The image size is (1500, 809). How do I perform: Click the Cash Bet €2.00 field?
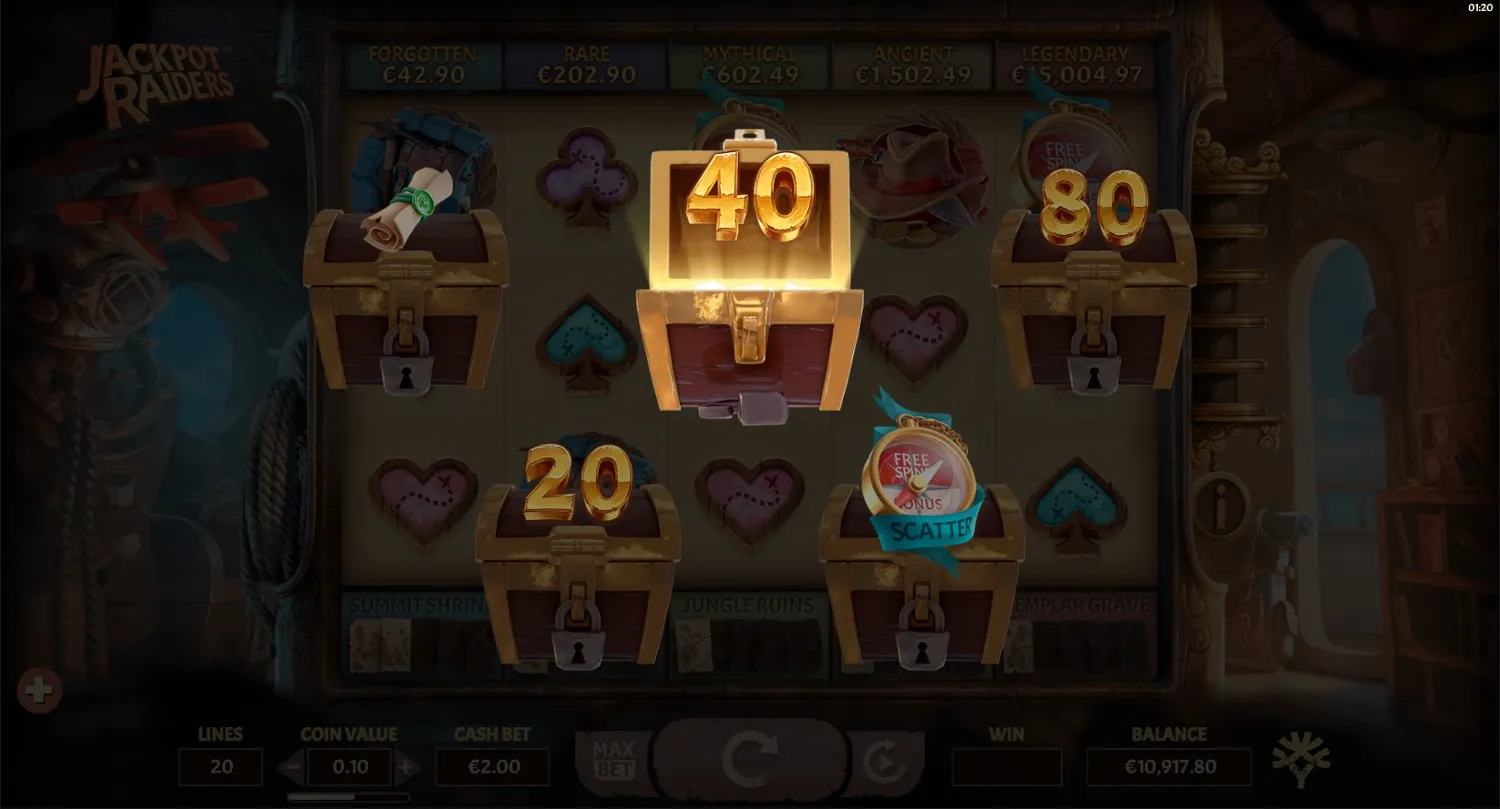493,768
